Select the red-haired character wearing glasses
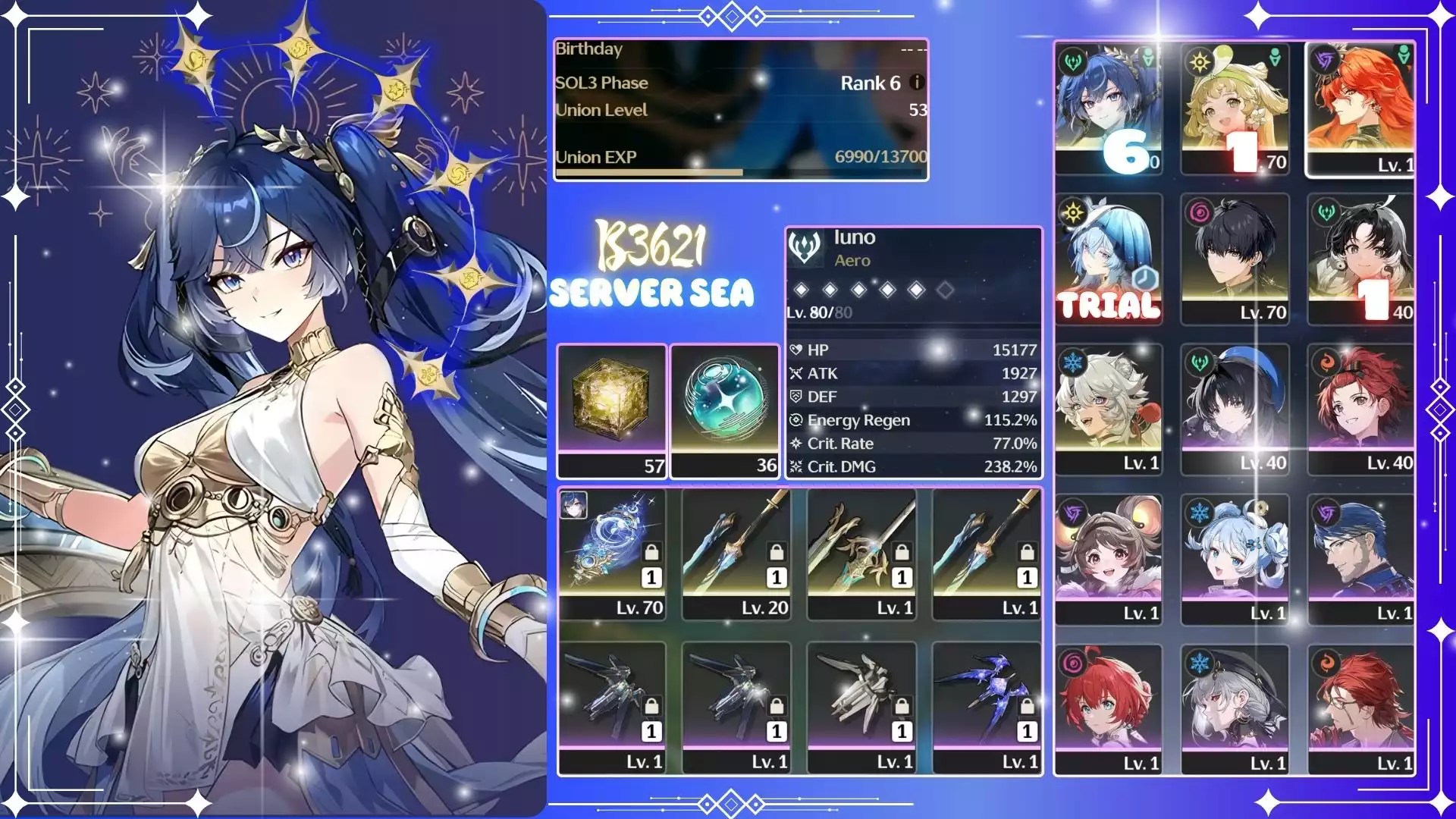Screen dimensions: 1456x819 tap(1360, 708)
